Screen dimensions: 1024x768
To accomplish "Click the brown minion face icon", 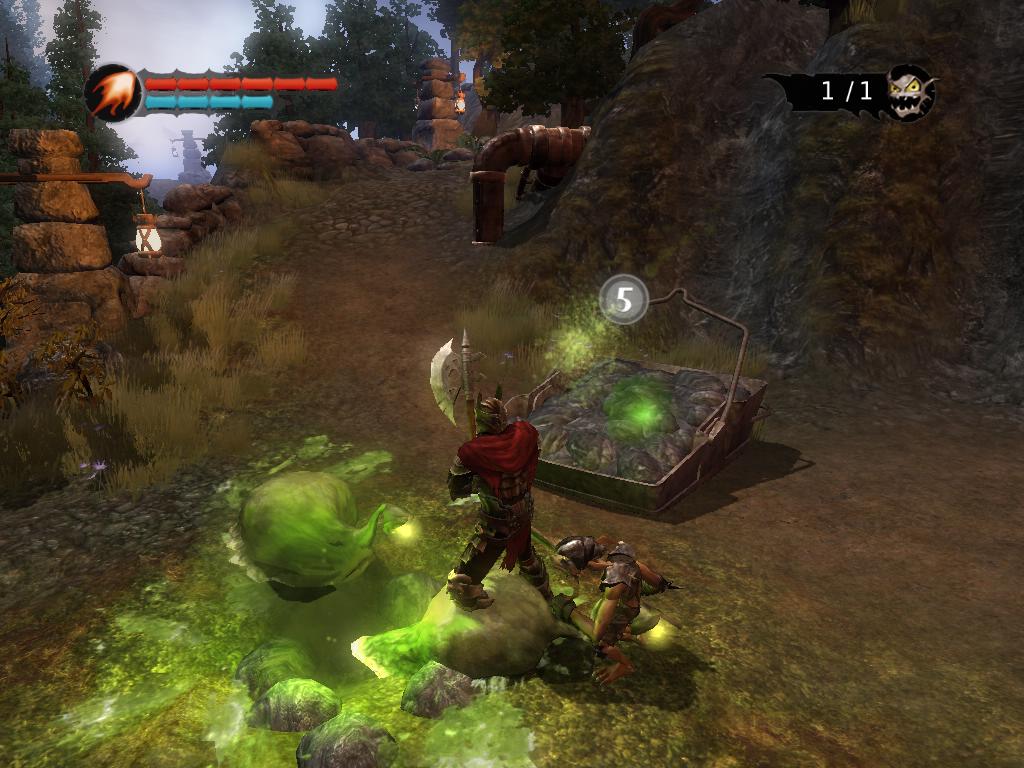I will pos(910,92).
